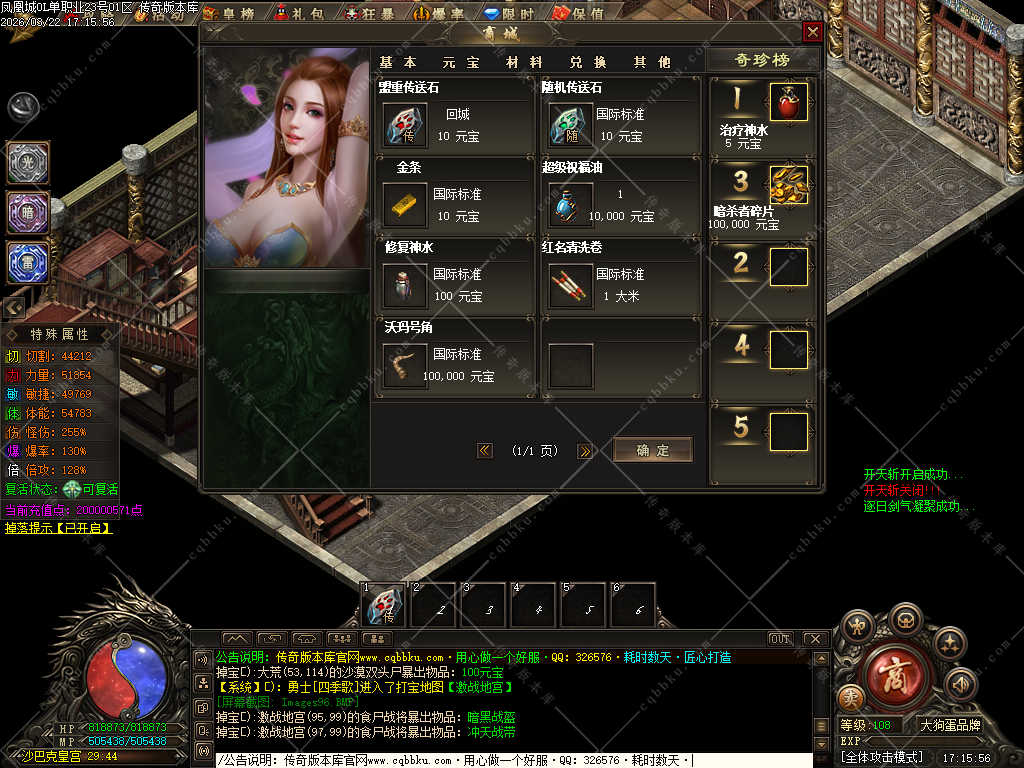Select the 沃玛号角 horn item
This screenshot has width=1024, height=768.
(405, 366)
